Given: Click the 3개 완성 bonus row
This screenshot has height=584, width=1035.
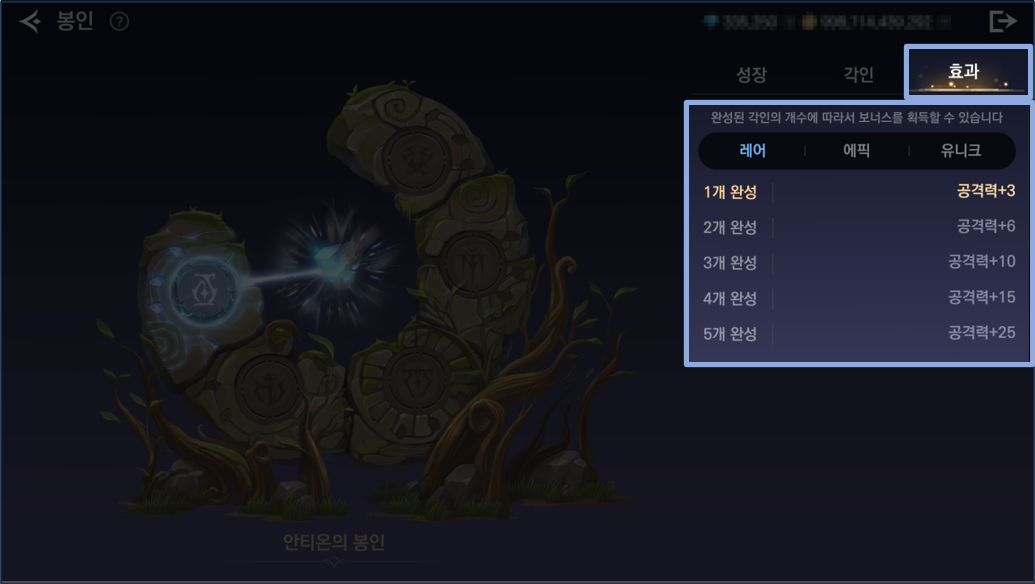Looking at the screenshot, I should 858,262.
